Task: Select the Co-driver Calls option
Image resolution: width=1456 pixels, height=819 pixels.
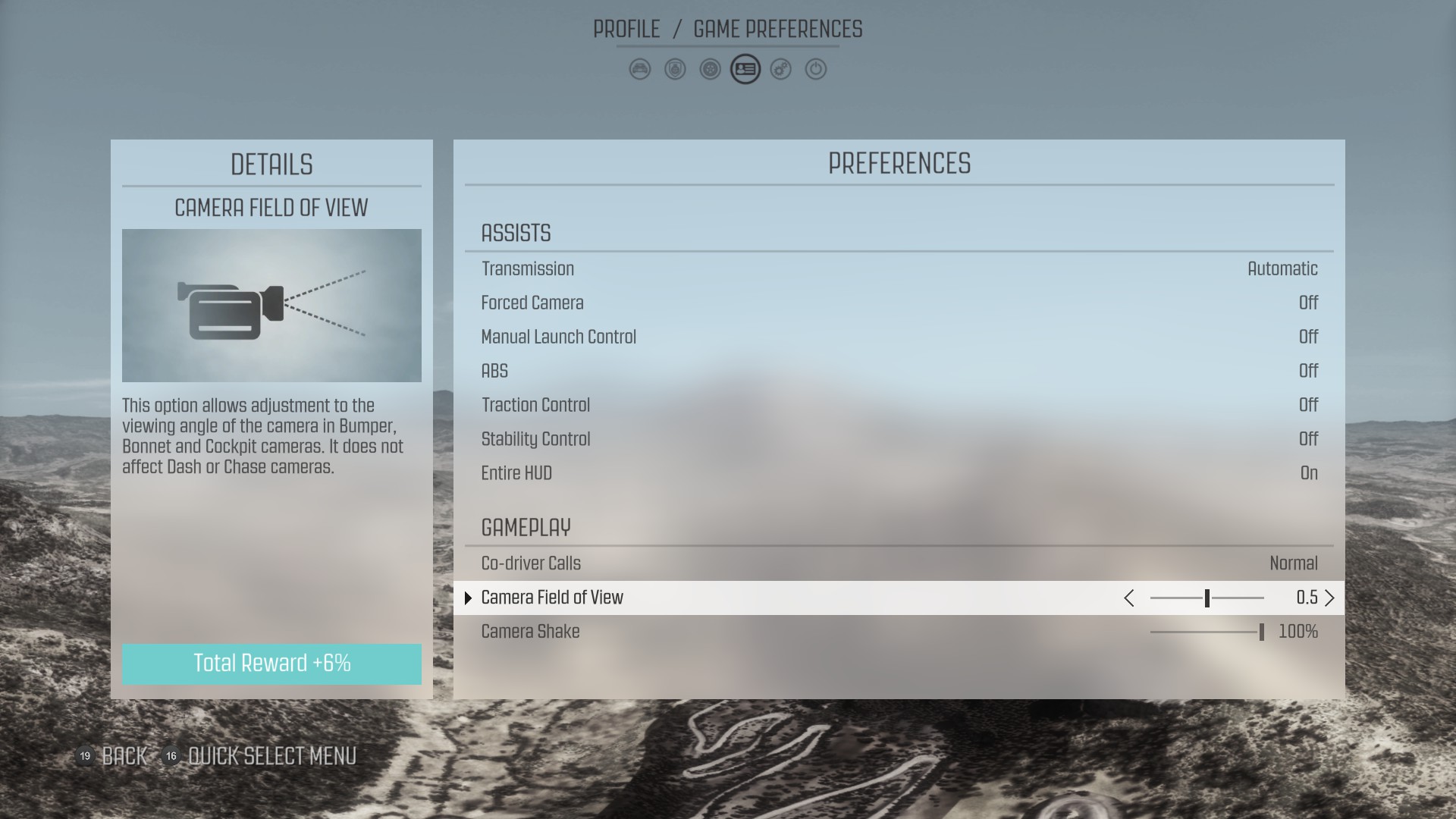Action: 899,564
